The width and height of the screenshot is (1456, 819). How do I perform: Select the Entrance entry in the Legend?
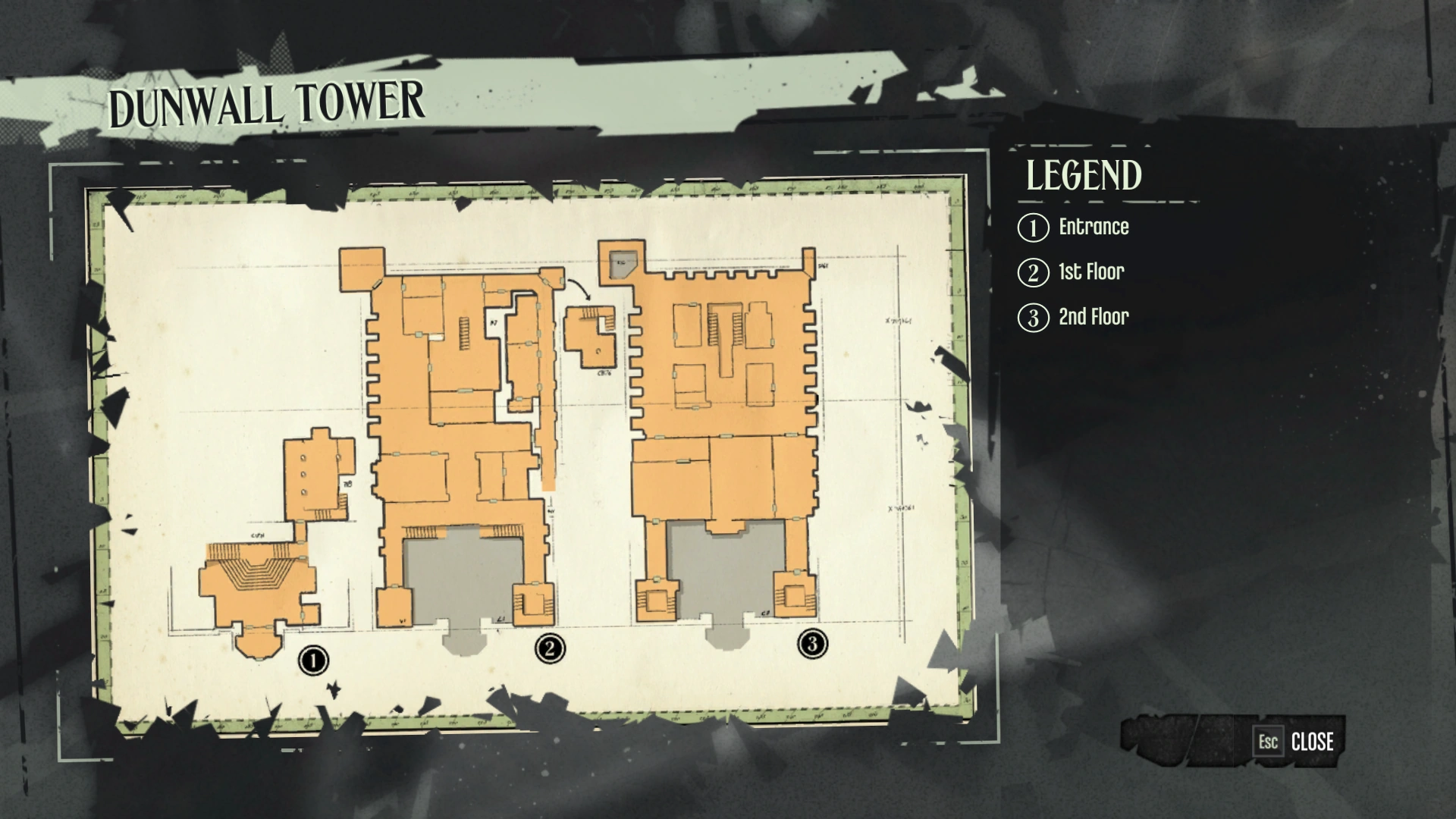pyautogui.click(x=1093, y=227)
